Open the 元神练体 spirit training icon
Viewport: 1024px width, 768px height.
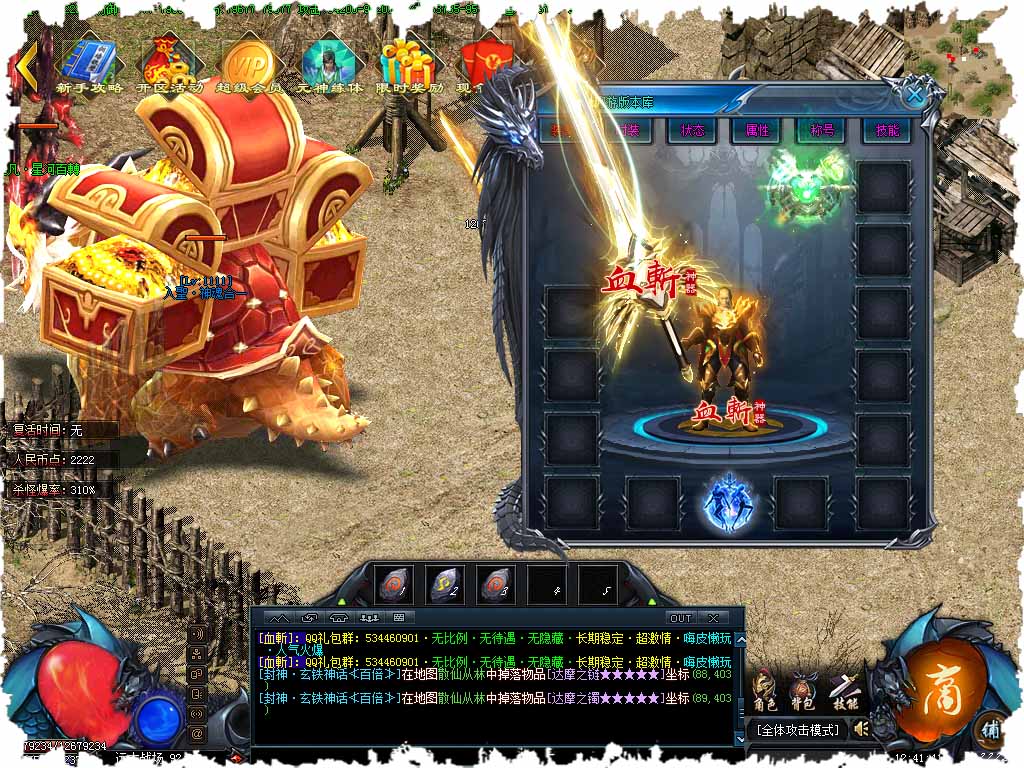pyautogui.click(x=327, y=64)
